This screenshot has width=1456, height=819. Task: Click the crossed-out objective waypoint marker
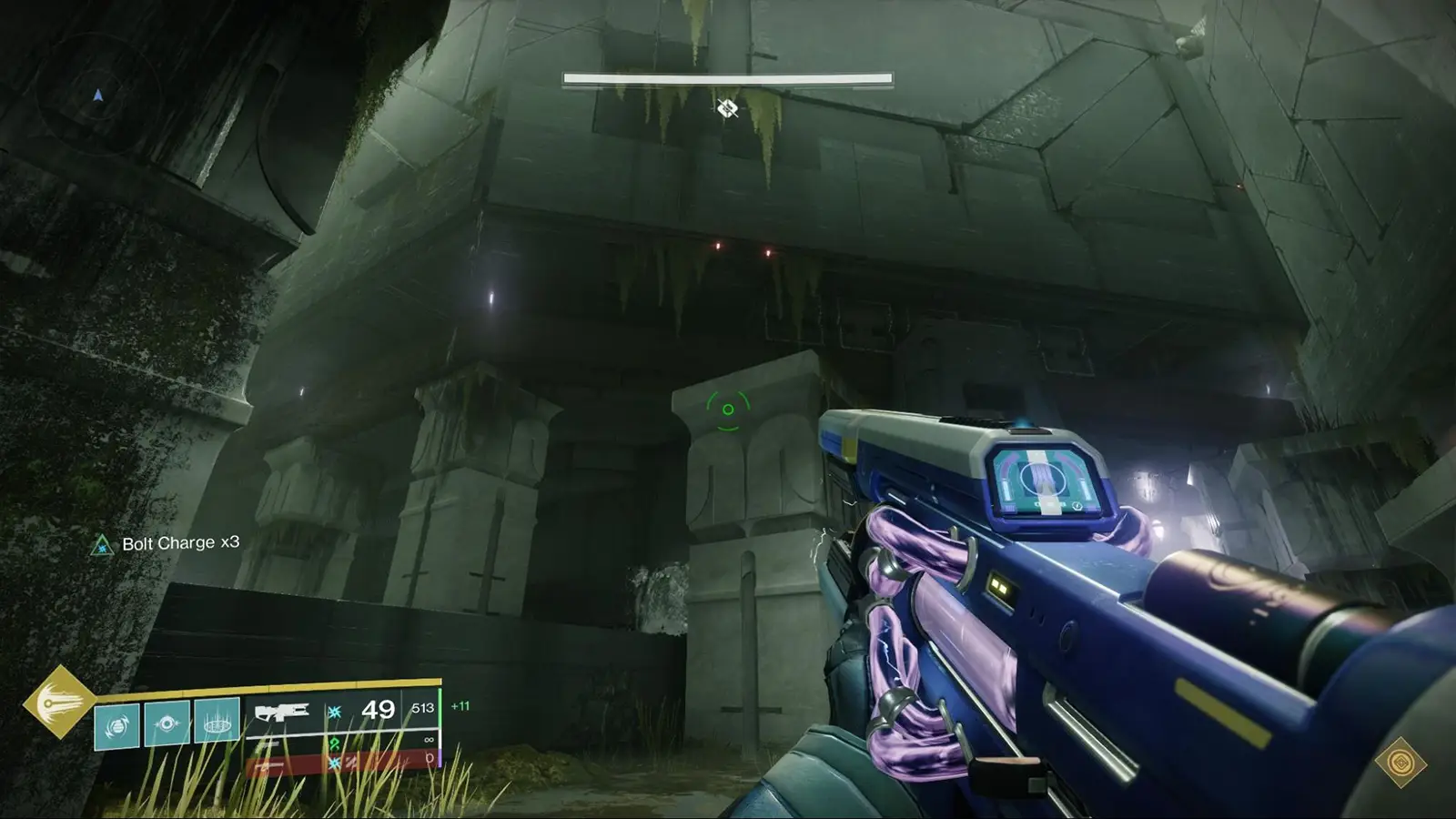pyautogui.click(x=727, y=108)
